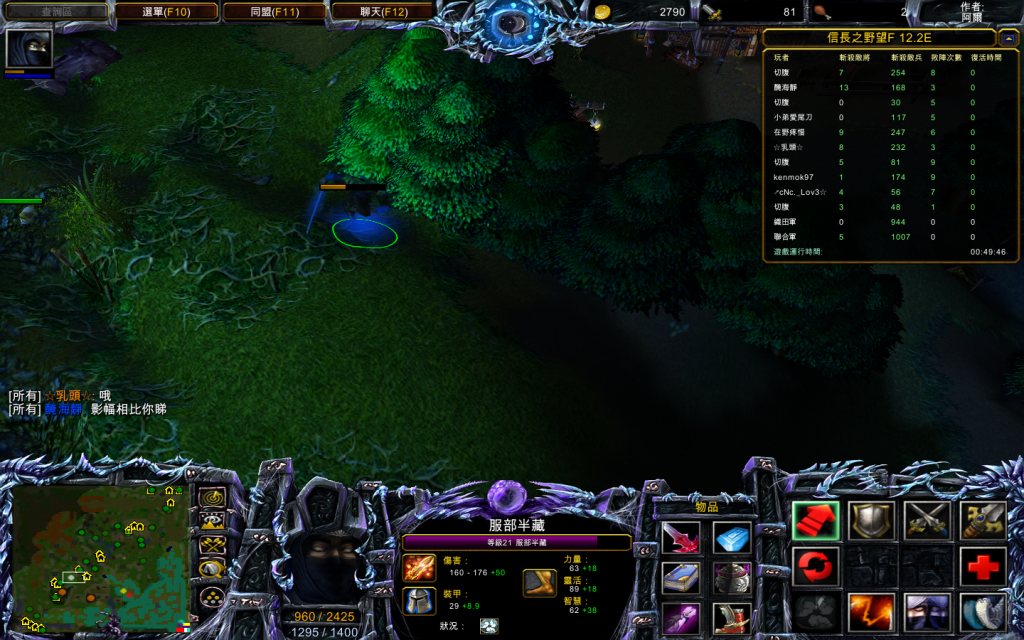This screenshot has height=640, width=1024.
Task: Open the 聊天 (F12) chat log
Action: pyautogui.click(x=382, y=12)
